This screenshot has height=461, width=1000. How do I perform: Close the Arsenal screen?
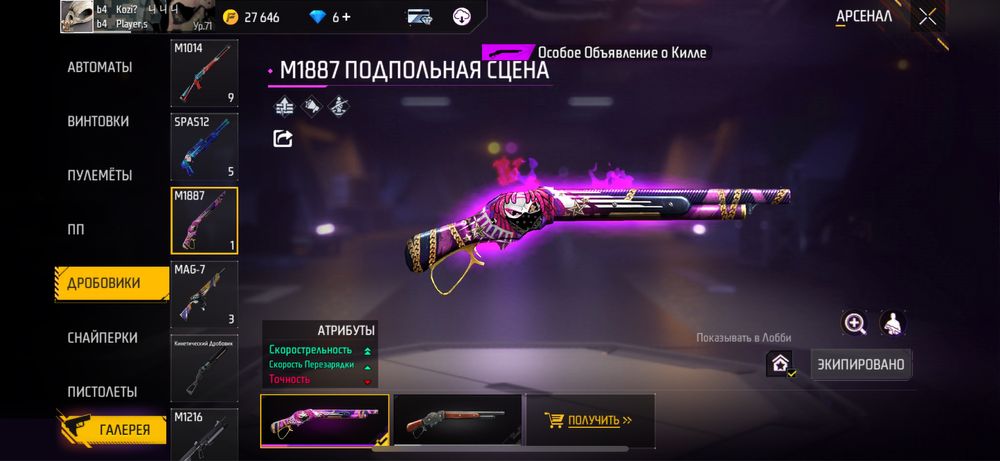(928, 16)
